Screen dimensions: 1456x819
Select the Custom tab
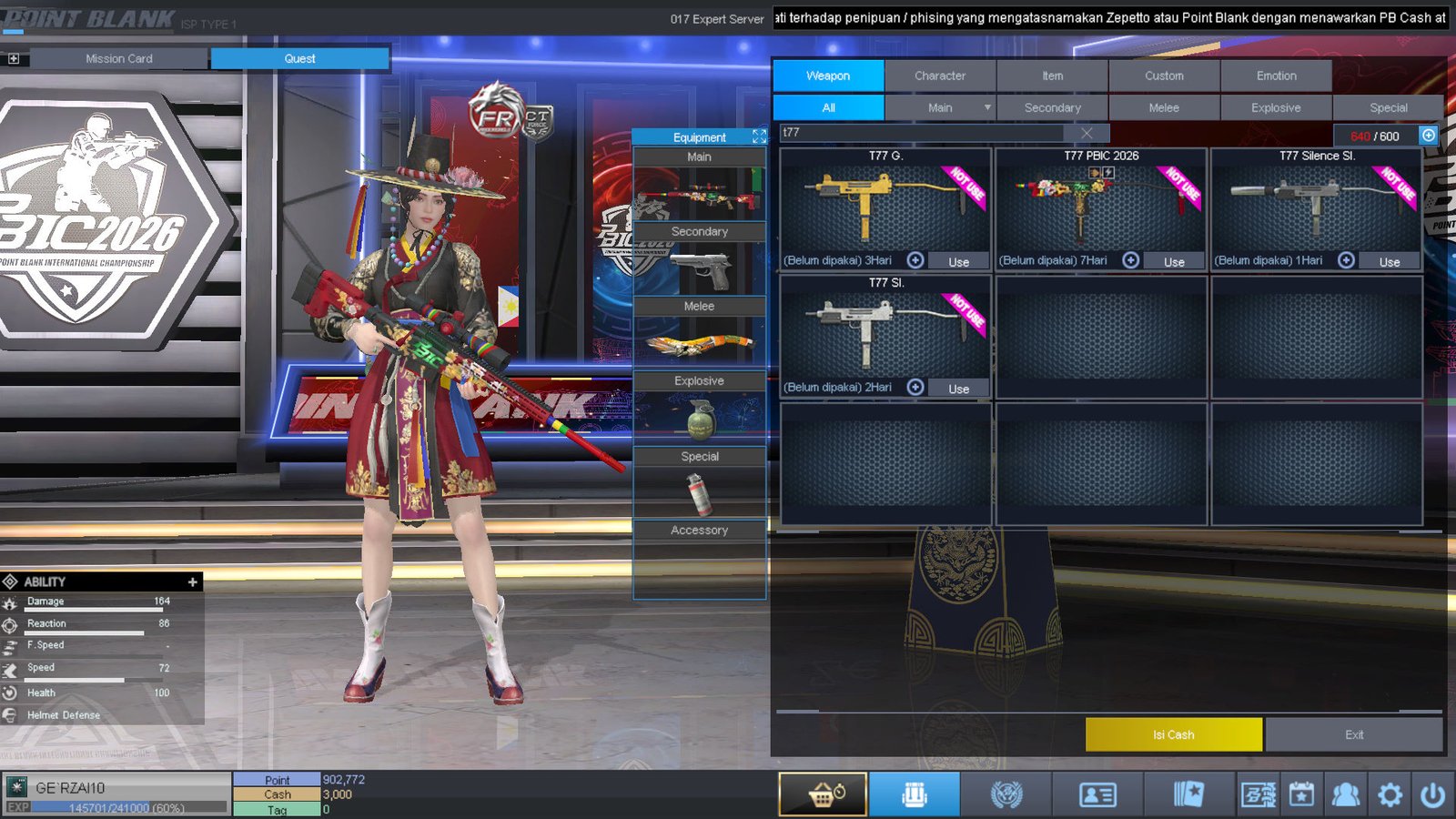1164,76
